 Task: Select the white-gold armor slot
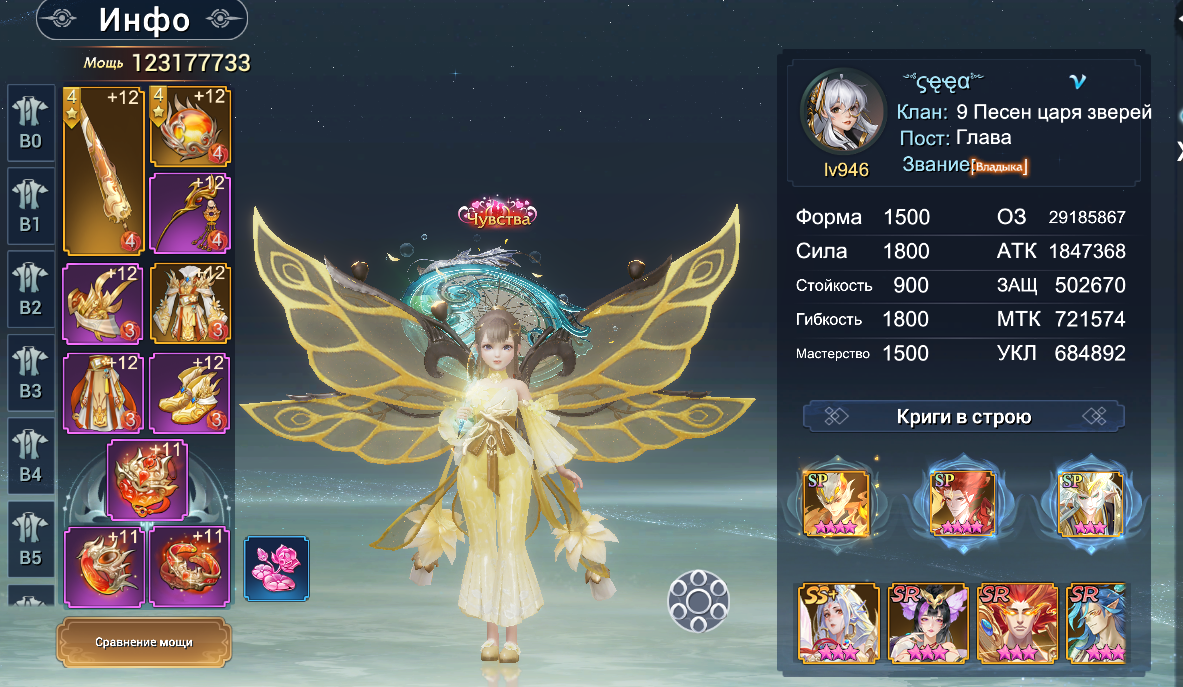(190, 304)
